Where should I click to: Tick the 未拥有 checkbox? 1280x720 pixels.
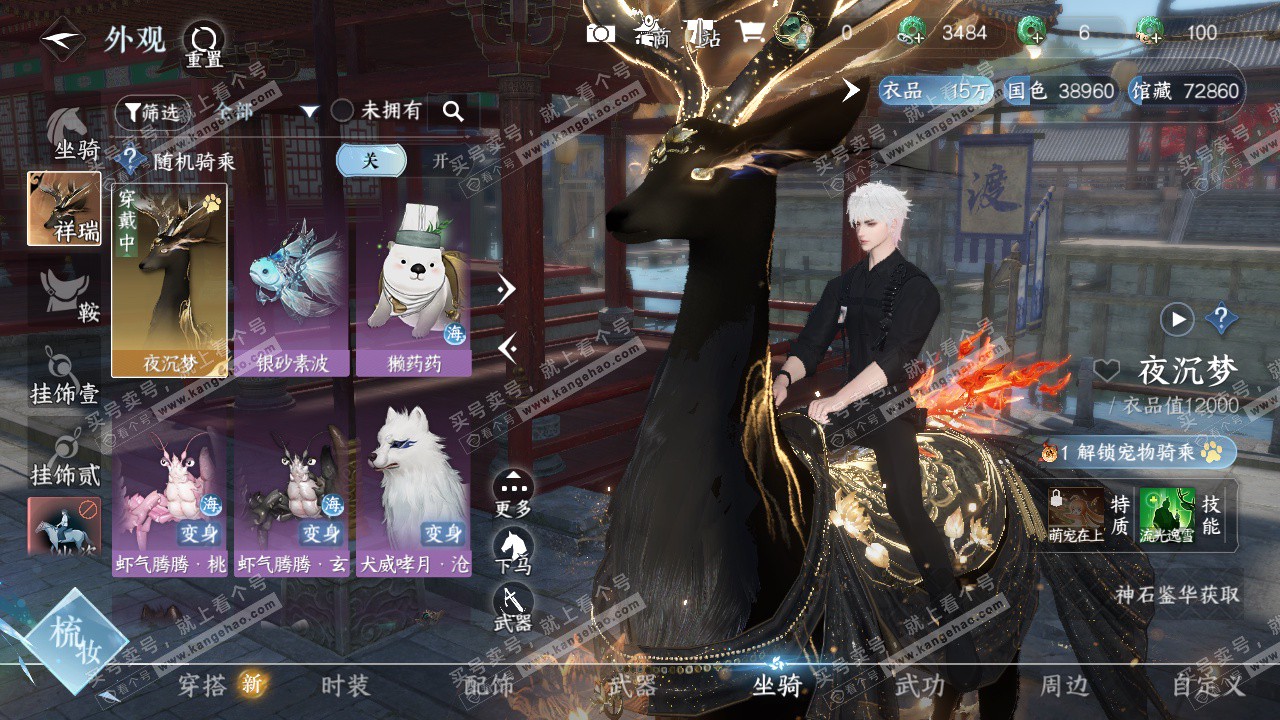(x=342, y=111)
